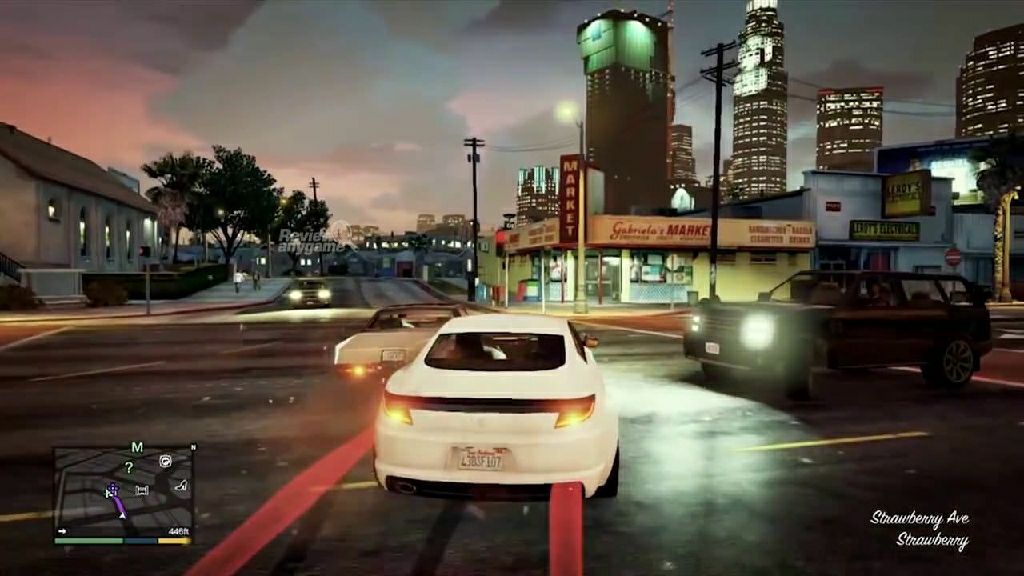Click the high-heel shoe blip on minimap

click(181, 485)
